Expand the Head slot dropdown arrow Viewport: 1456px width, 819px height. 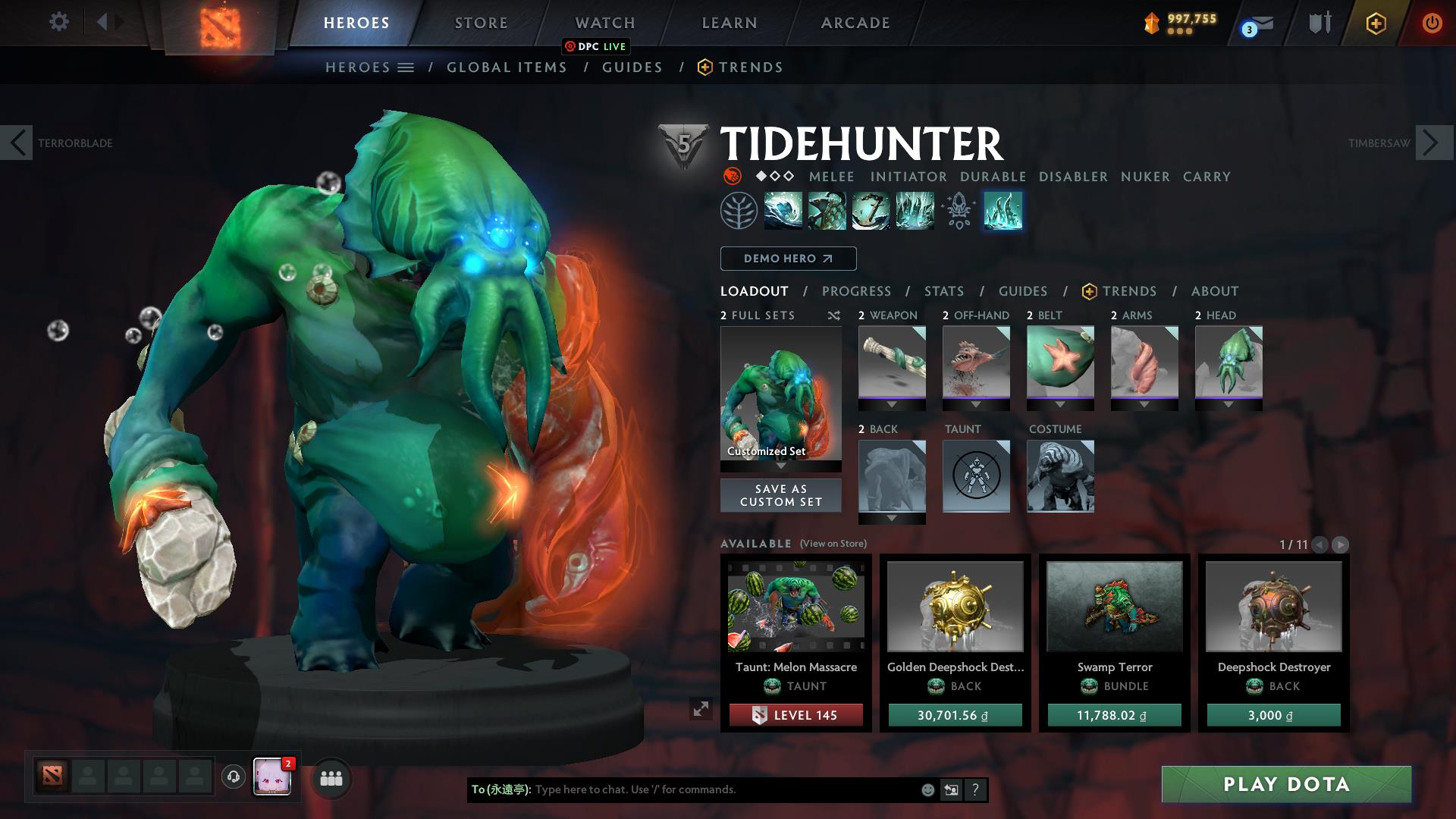pos(1228,404)
